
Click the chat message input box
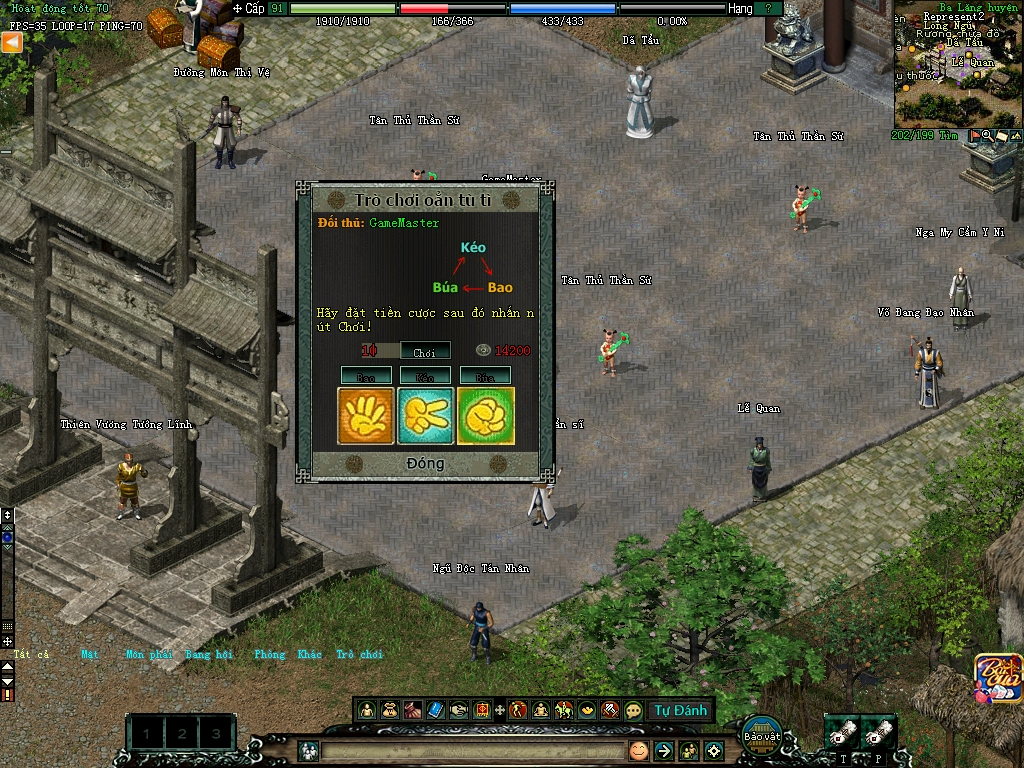(472, 750)
